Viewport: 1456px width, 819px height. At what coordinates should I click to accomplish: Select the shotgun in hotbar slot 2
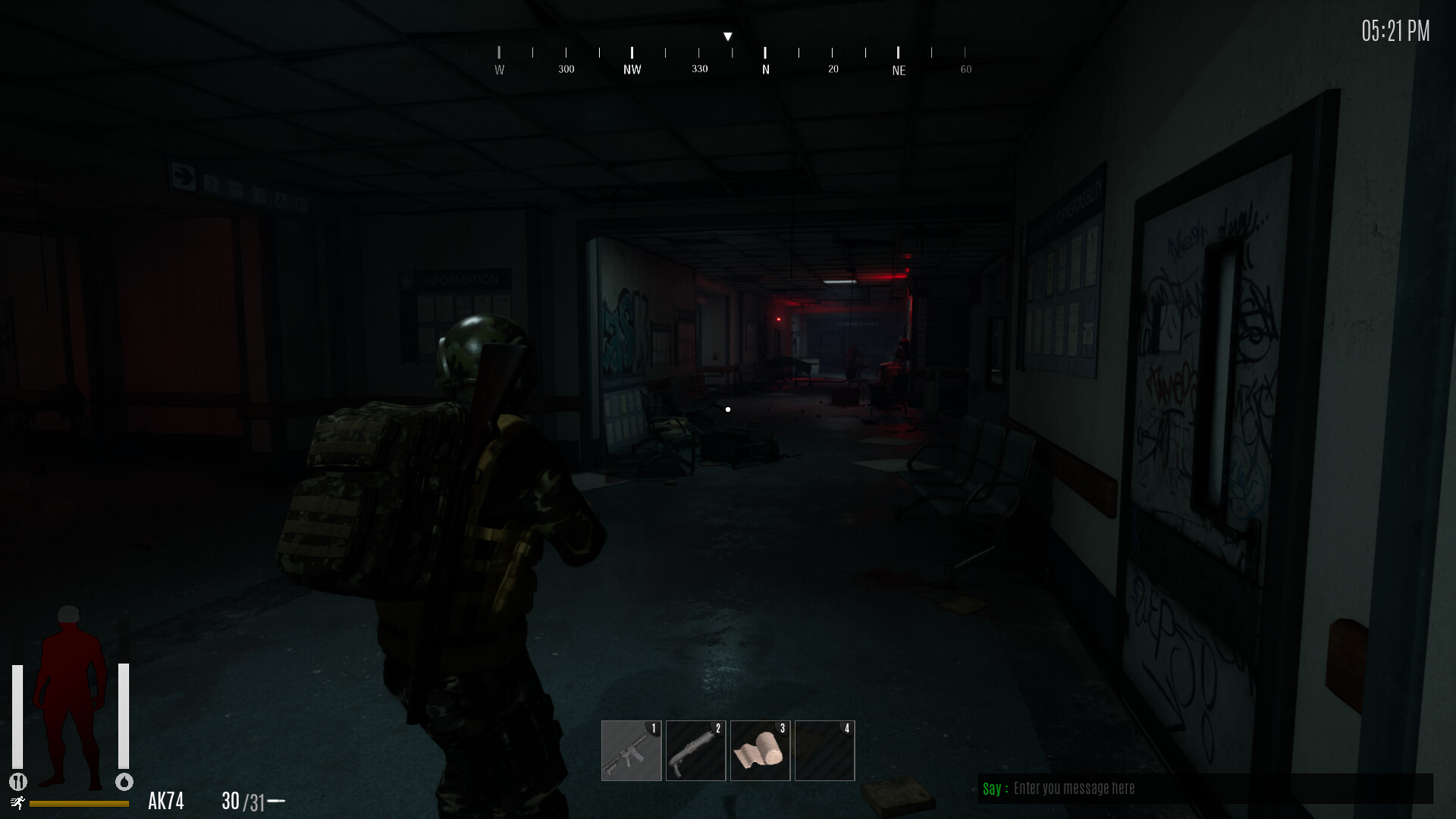click(695, 750)
